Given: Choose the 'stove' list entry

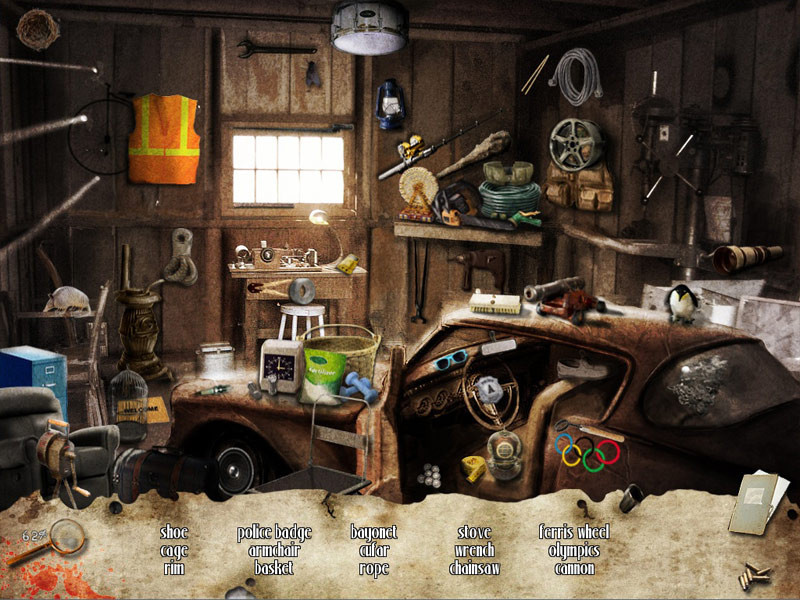Looking at the screenshot, I should tap(474, 532).
